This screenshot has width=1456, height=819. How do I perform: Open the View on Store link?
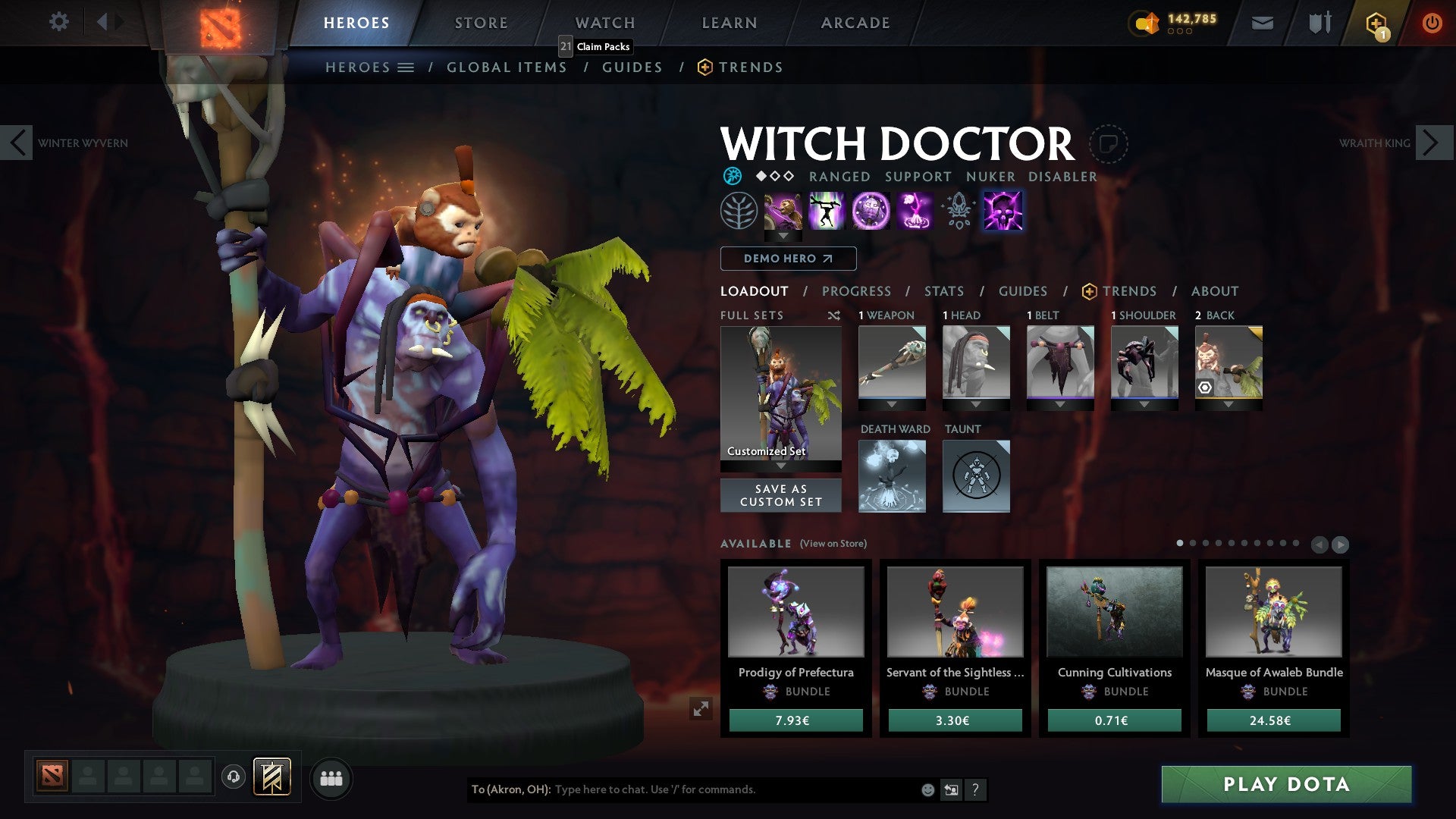point(832,544)
